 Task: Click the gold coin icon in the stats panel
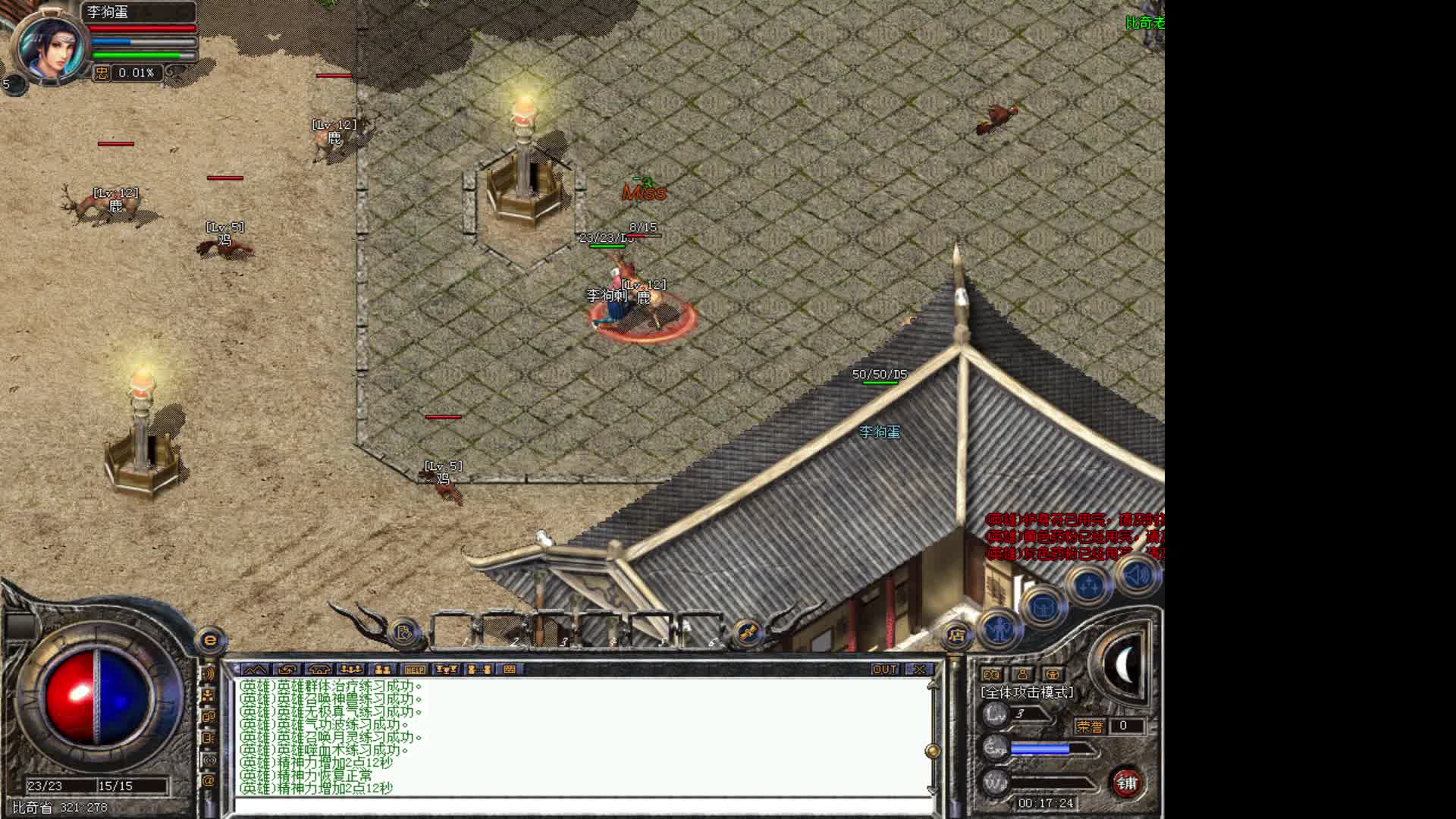click(x=1053, y=675)
